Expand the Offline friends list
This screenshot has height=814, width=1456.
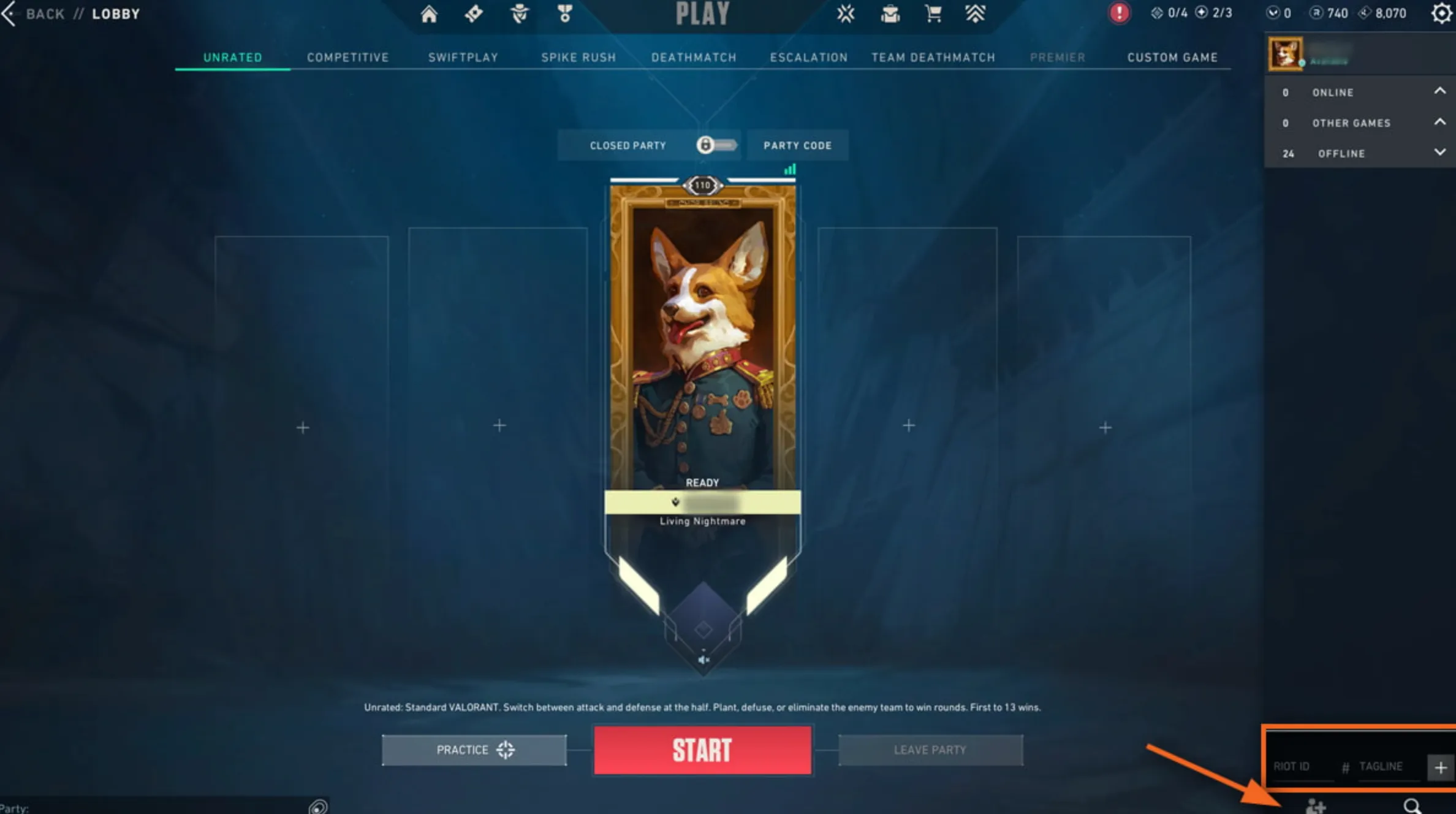click(x=1440, y=153)
